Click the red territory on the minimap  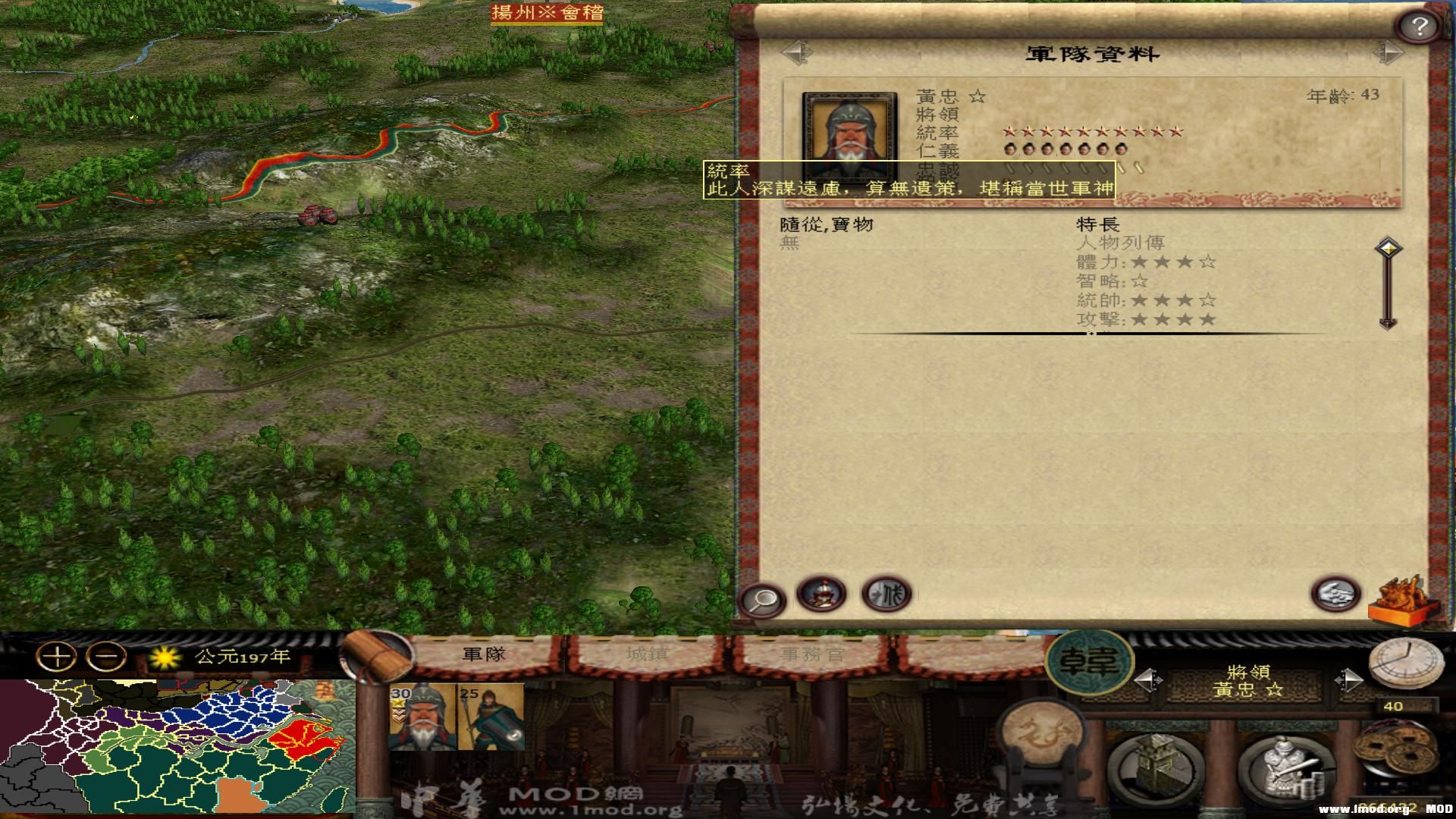pos(302,738)
